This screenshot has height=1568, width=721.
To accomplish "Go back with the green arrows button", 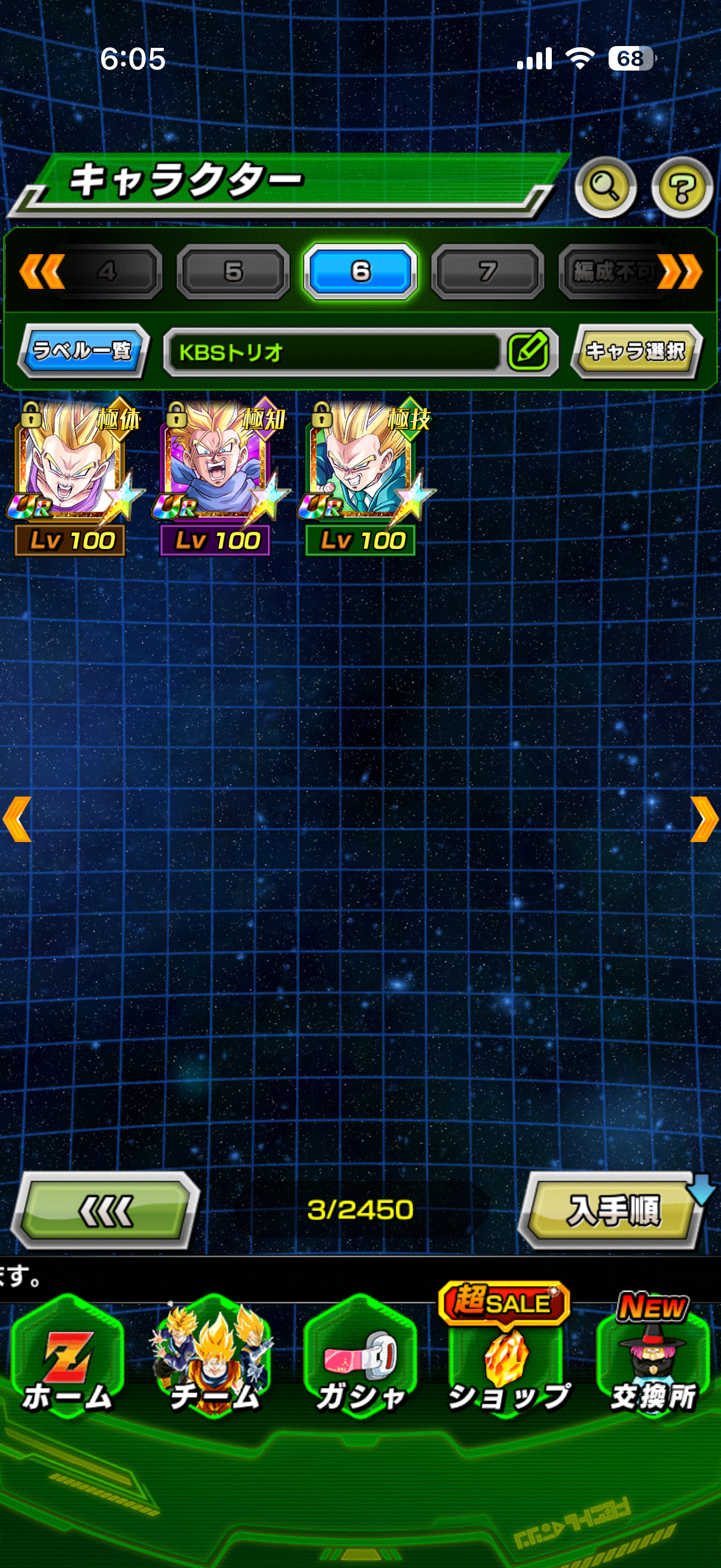I will pos(106,1210).
